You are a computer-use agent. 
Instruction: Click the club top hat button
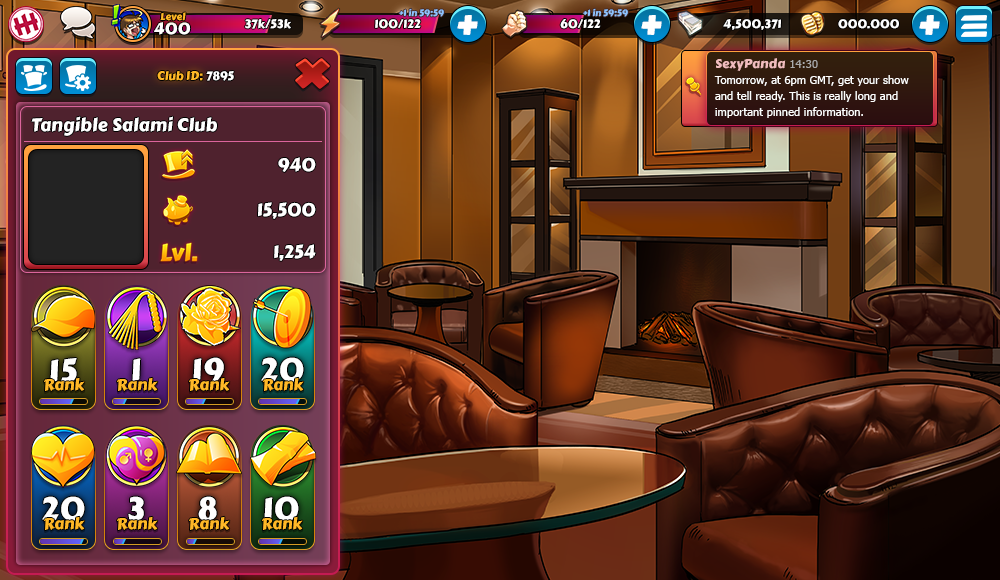tap(34, 76)
